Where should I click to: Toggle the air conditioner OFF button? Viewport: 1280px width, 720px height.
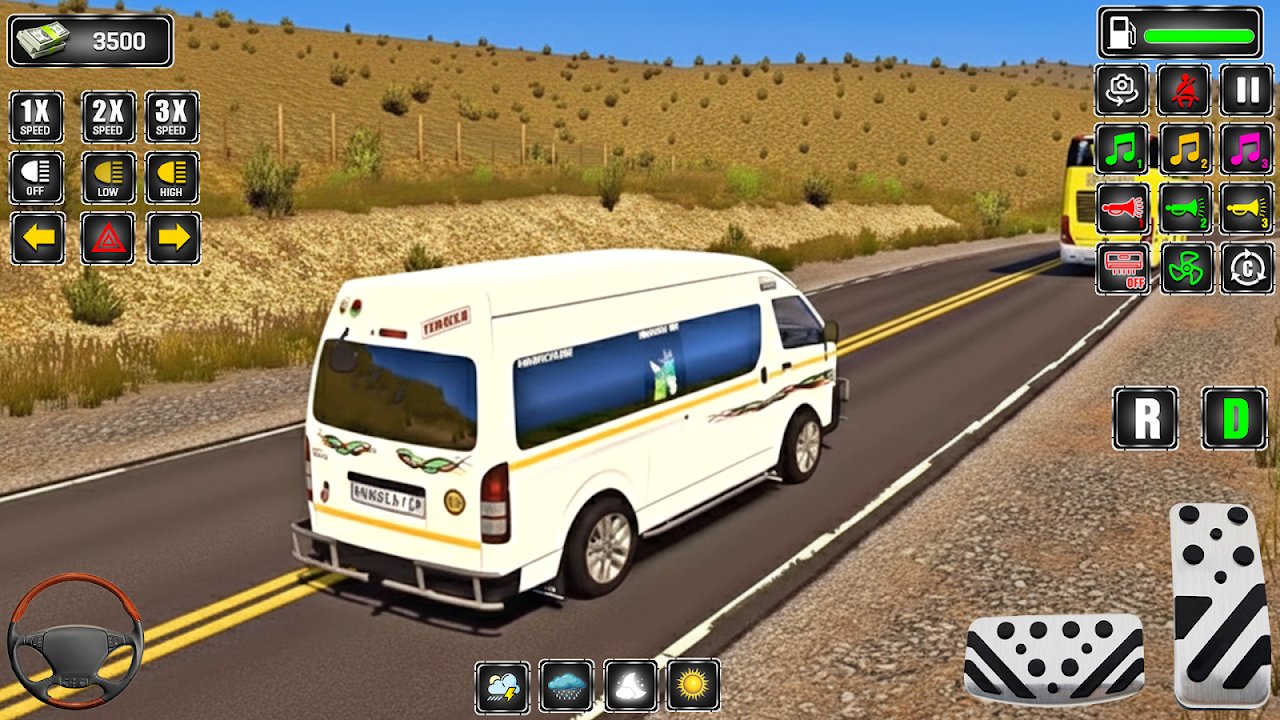click(x=1121, y=268)
